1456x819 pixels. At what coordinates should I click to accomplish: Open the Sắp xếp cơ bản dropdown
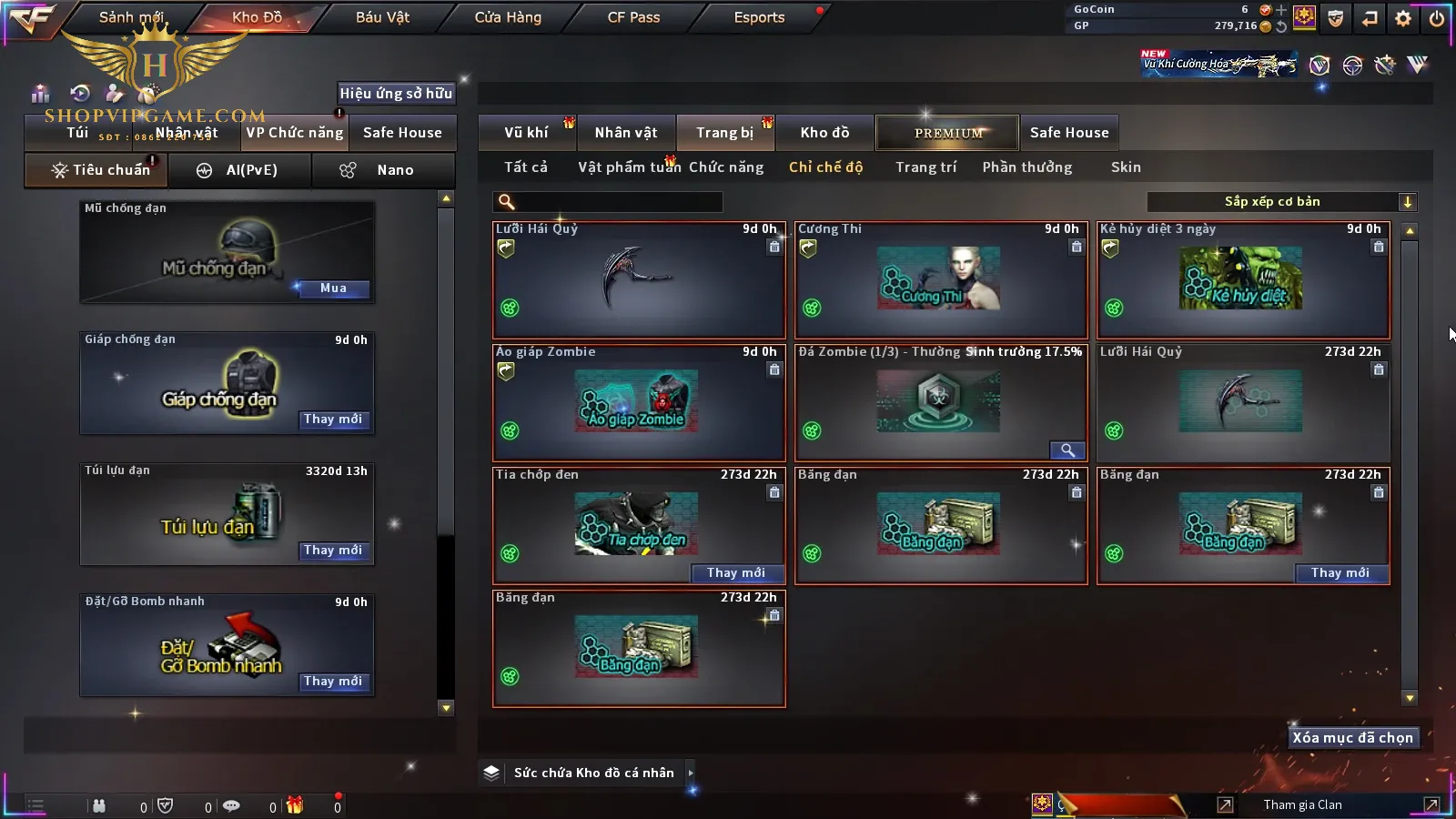1281,202
